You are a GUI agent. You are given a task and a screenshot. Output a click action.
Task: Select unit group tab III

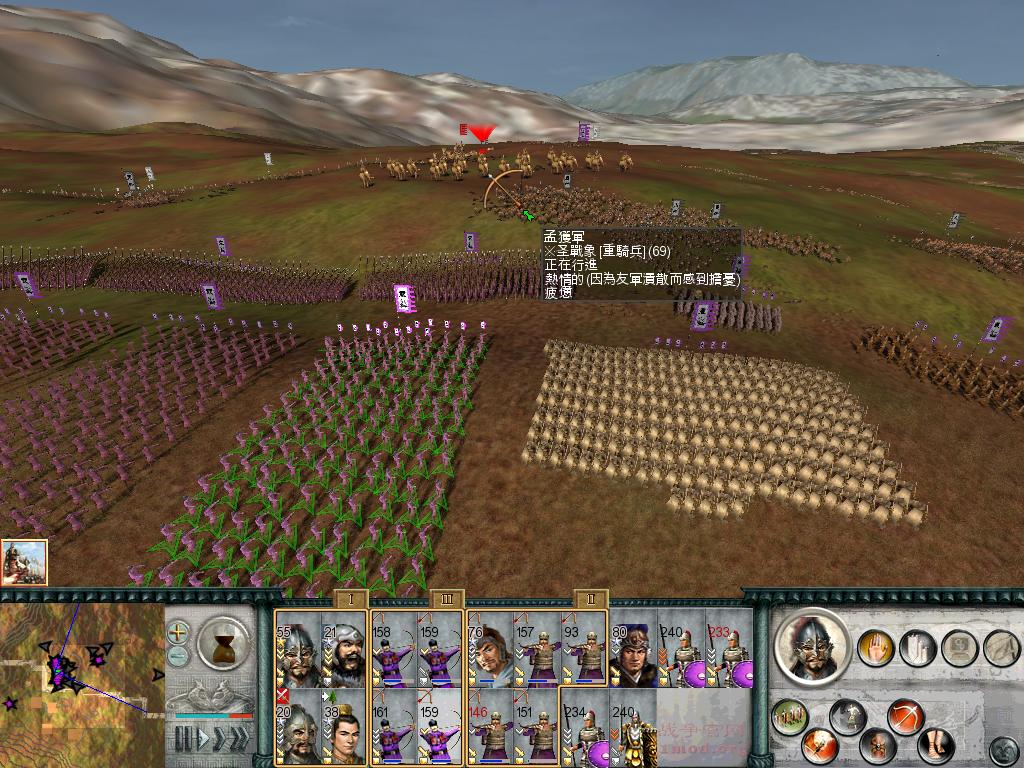(445, 599)
